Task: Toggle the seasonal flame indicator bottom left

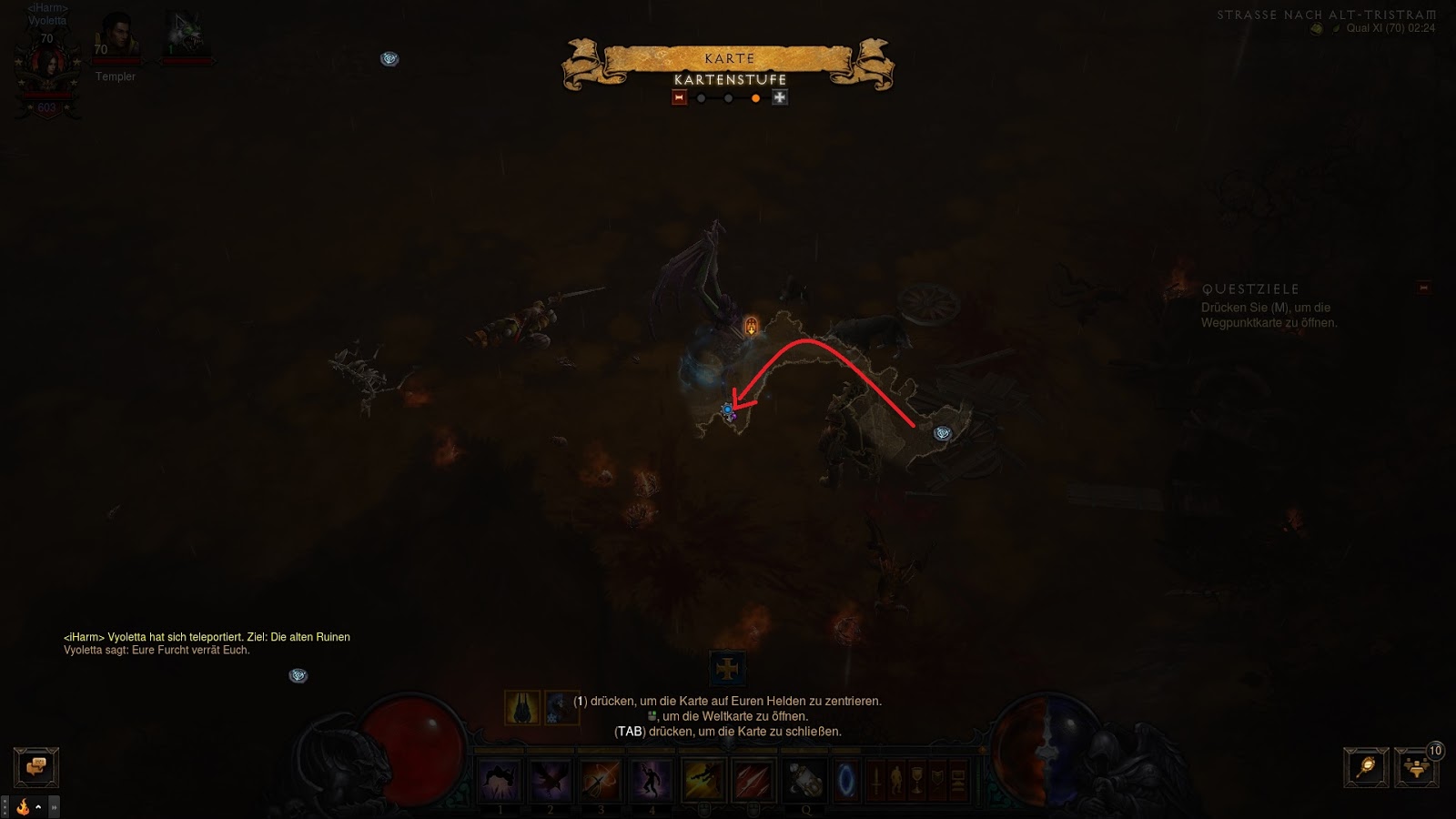Action: (x=23, y=807)
